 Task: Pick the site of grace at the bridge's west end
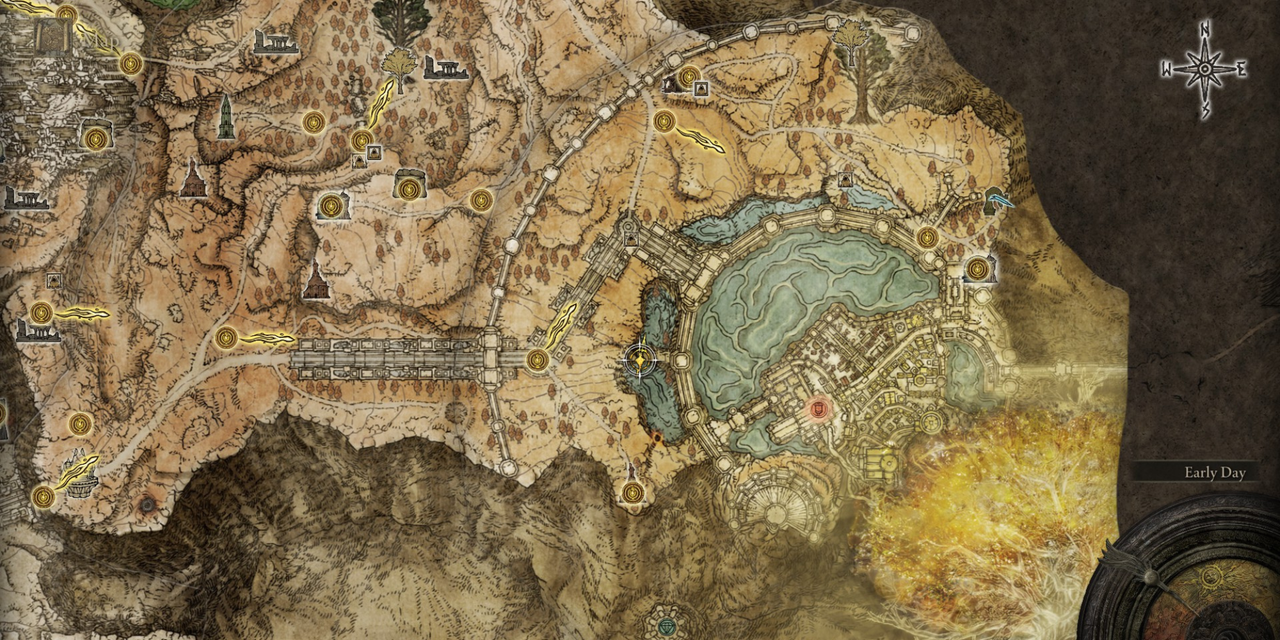coord(226,338)
